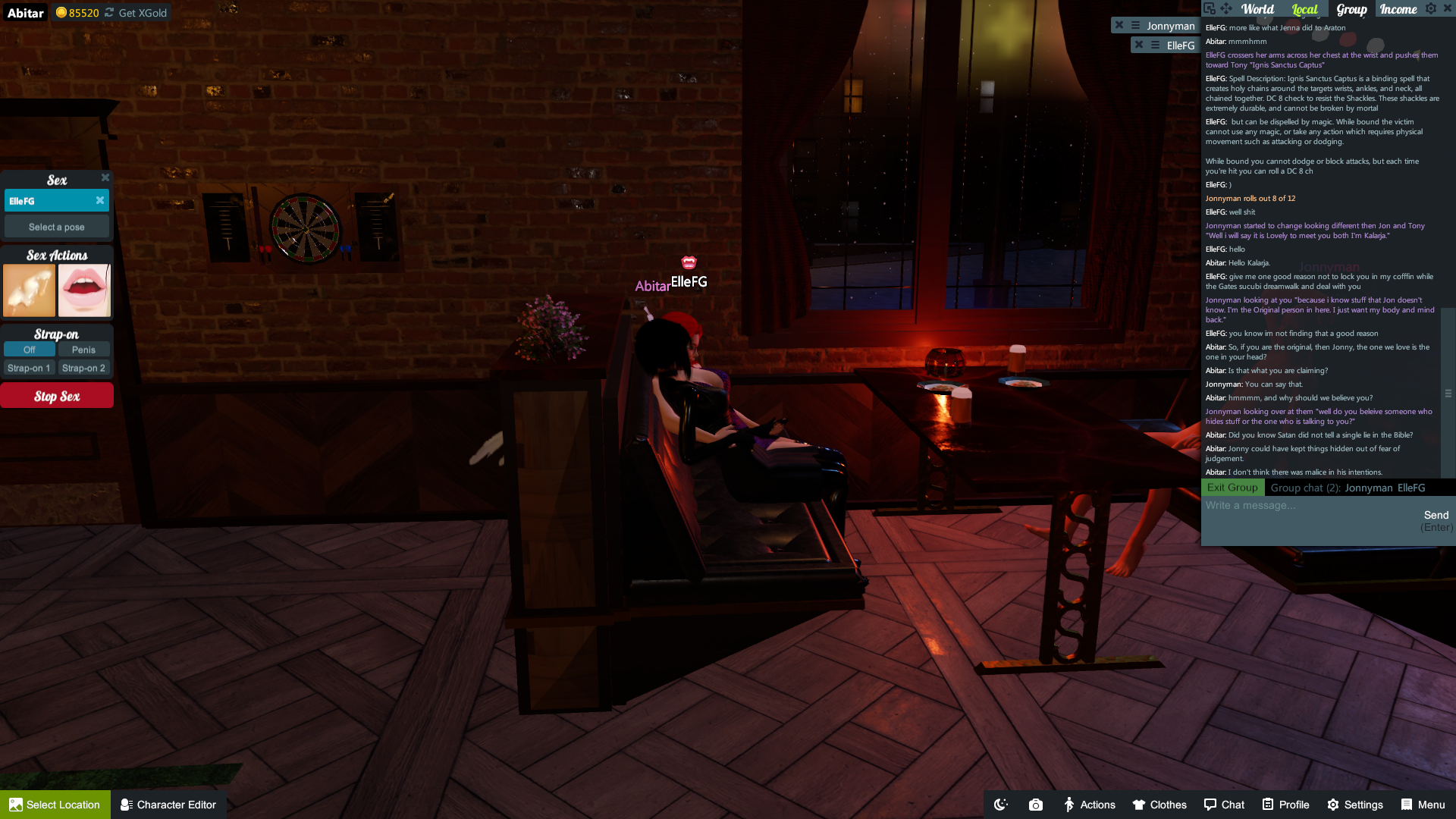Screen dimensions: 1456x819
Task: Open Select Location menu
Action: pos(55,805)
